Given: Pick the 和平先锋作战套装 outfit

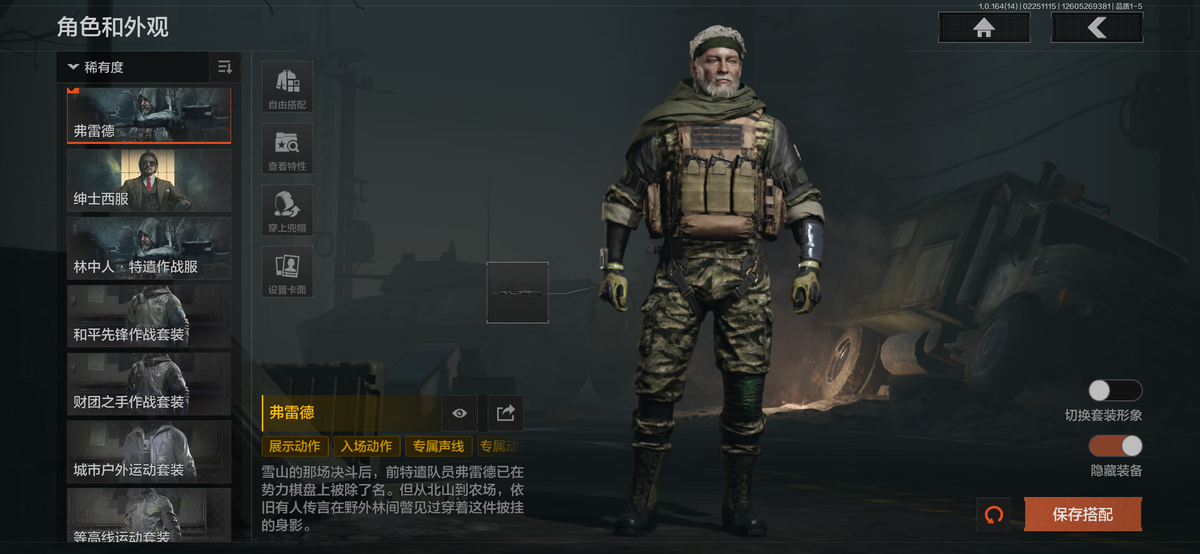Looking at the screenshot, I should (149, 315).
